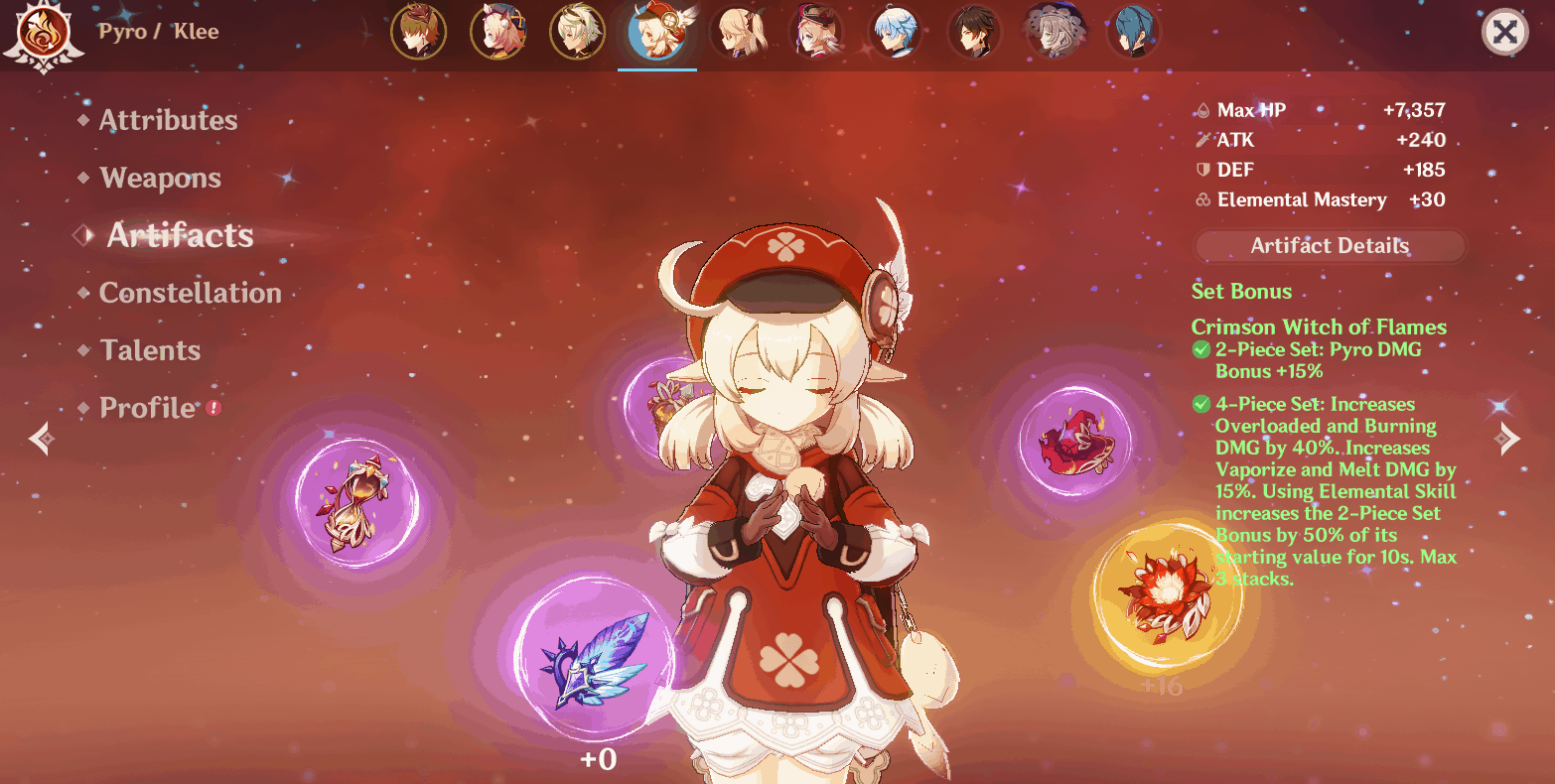Expand the previous character with the left arrow

tap(40, 438)
